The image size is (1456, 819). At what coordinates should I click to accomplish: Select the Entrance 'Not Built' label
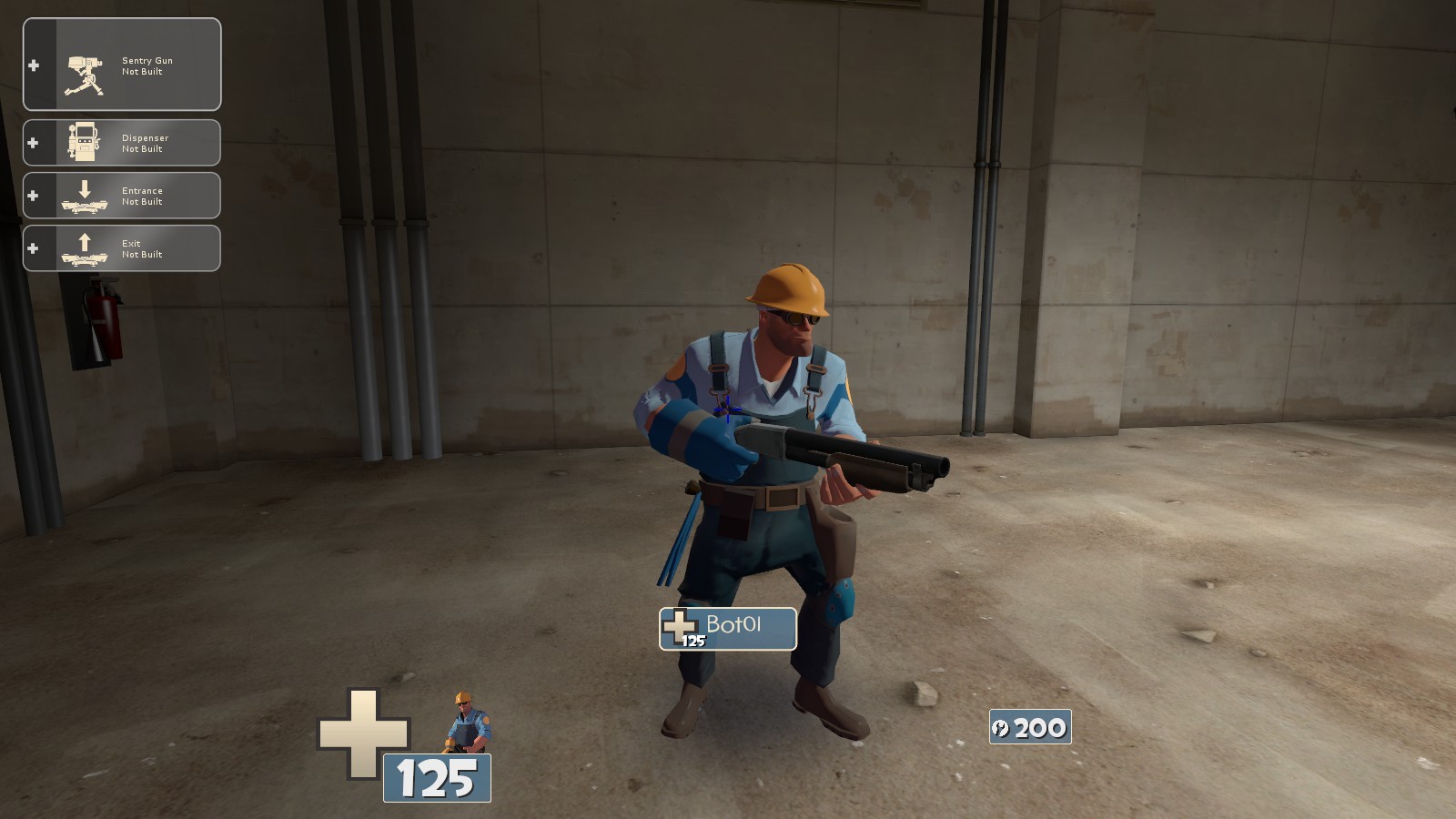coord(142,200)
